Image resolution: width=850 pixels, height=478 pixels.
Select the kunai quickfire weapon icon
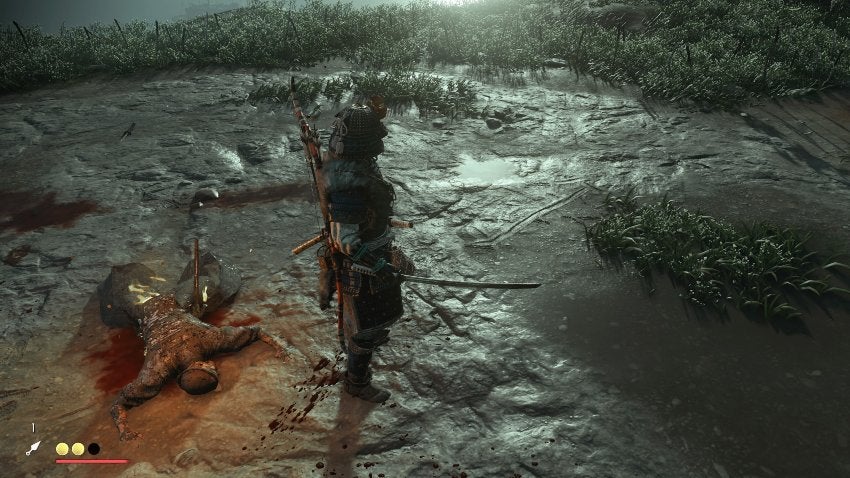(33, 448)
